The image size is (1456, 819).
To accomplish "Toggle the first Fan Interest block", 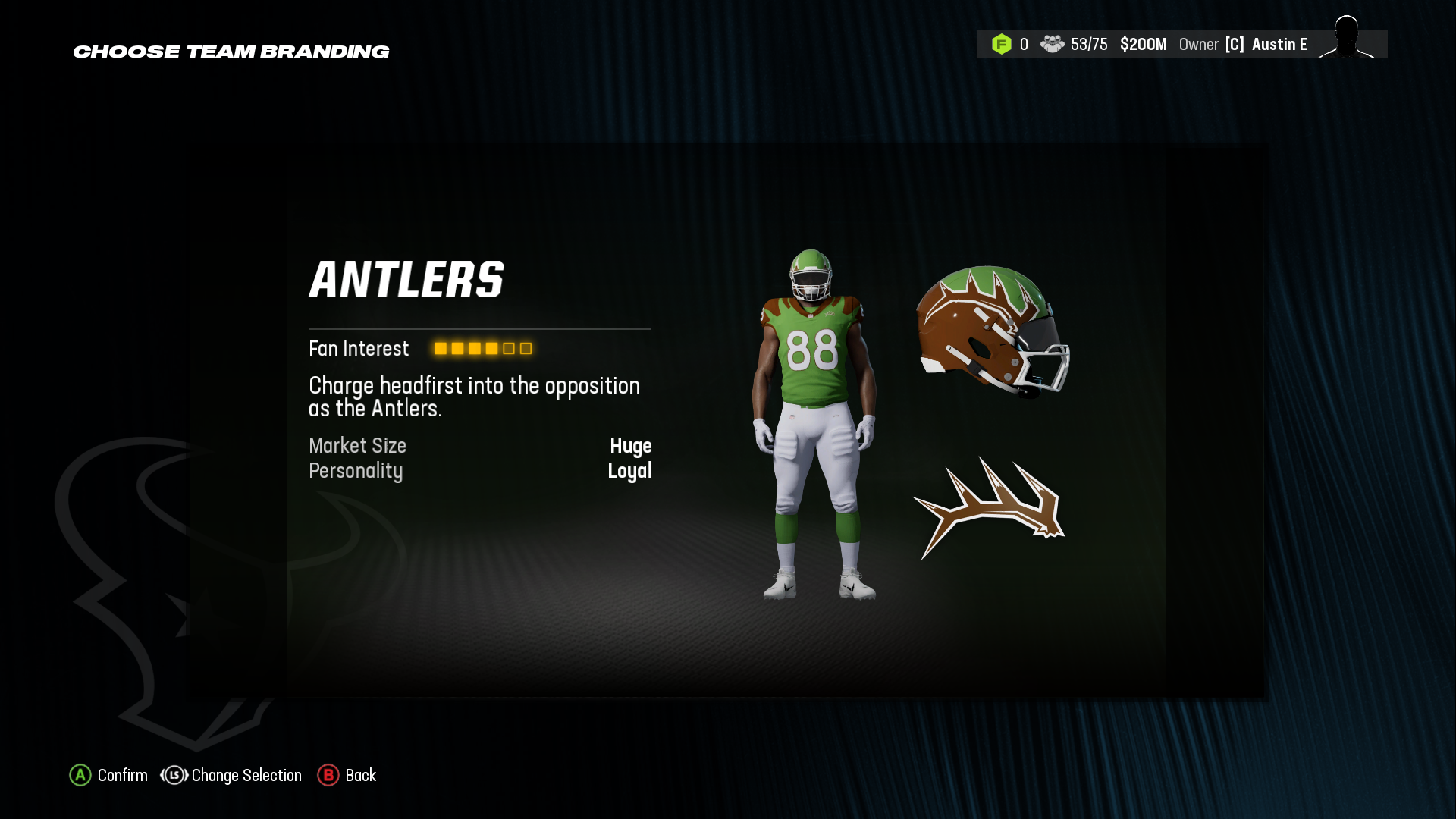I will coord(440,348).
